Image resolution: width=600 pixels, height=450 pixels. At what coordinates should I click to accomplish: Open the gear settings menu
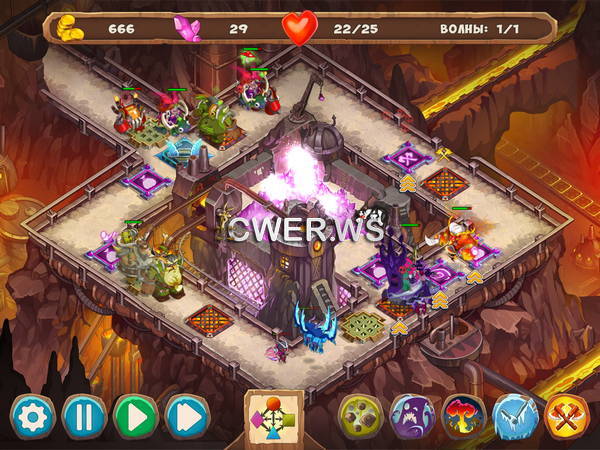tap(33, 416)
